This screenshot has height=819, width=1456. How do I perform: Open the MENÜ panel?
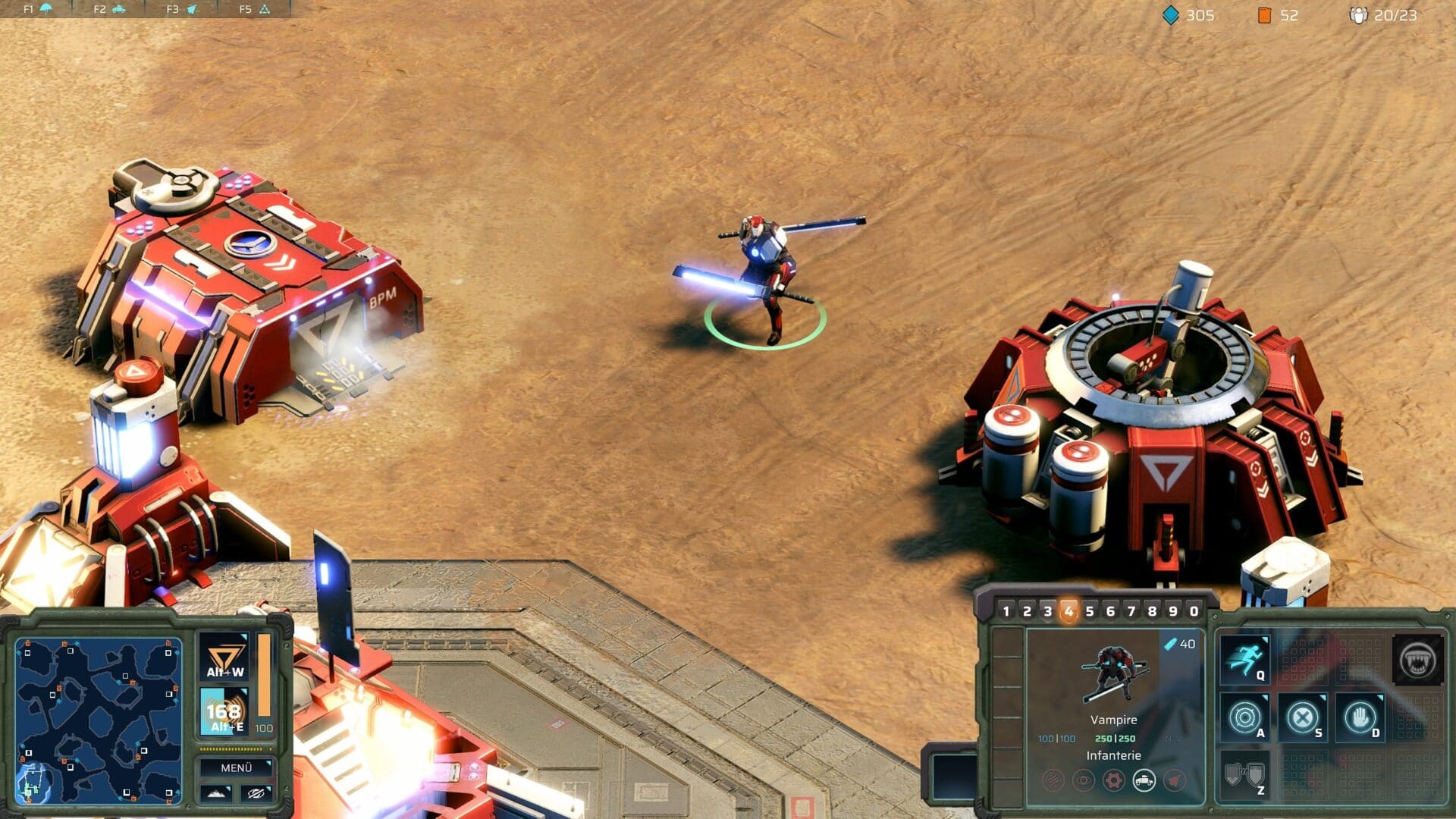tap(235, 768)
